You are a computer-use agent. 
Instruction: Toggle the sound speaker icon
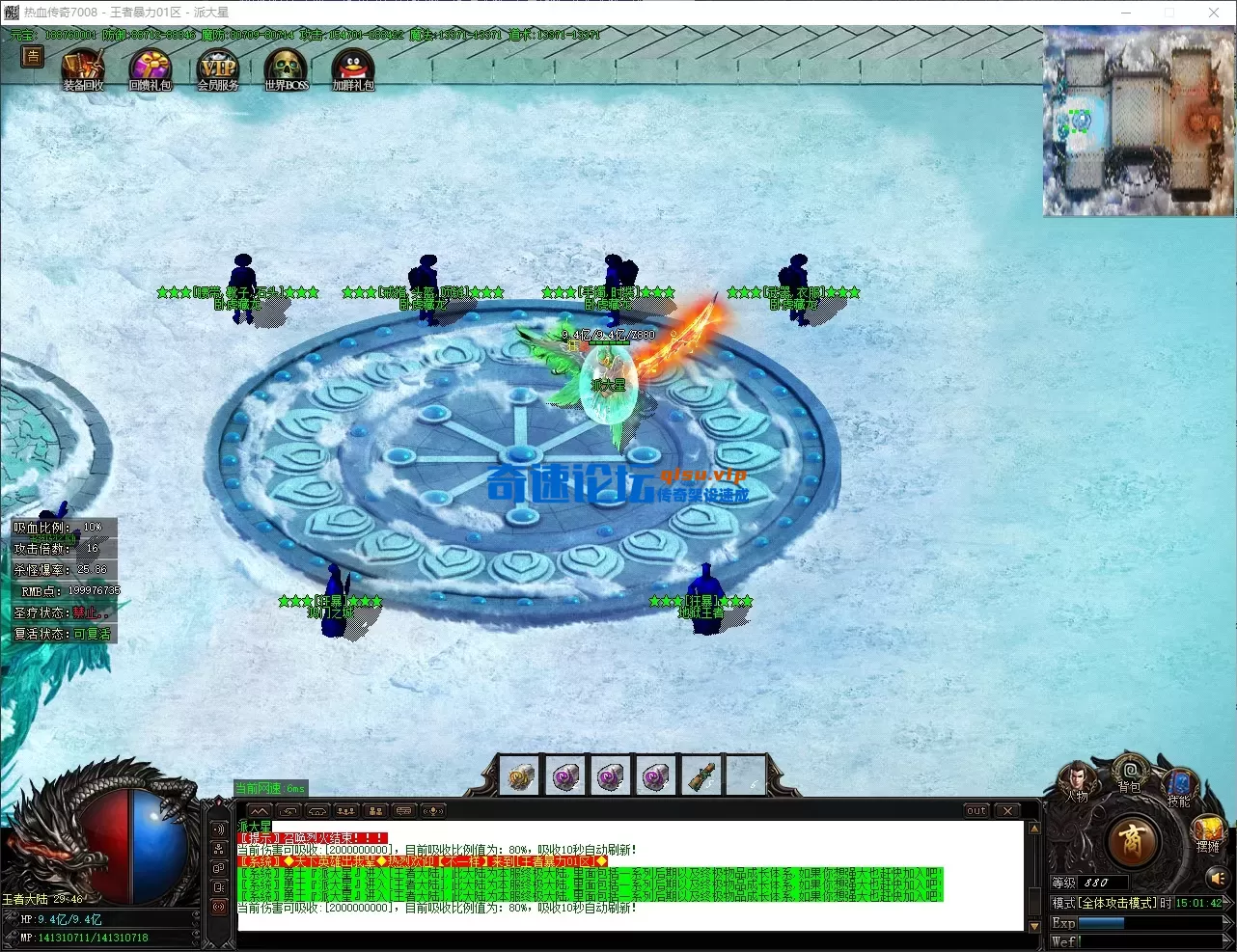pos(1216,878)
